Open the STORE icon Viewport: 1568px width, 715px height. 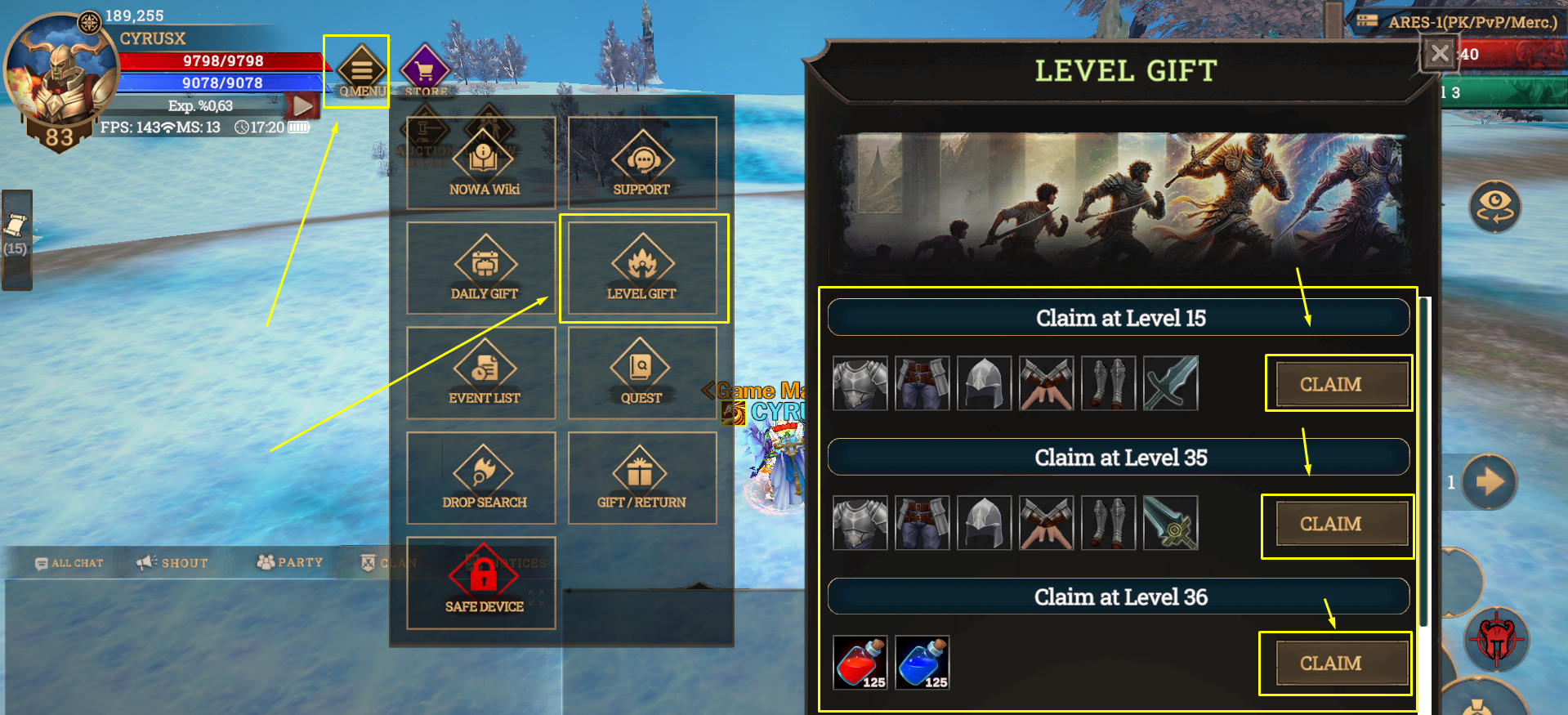(425, 72)
